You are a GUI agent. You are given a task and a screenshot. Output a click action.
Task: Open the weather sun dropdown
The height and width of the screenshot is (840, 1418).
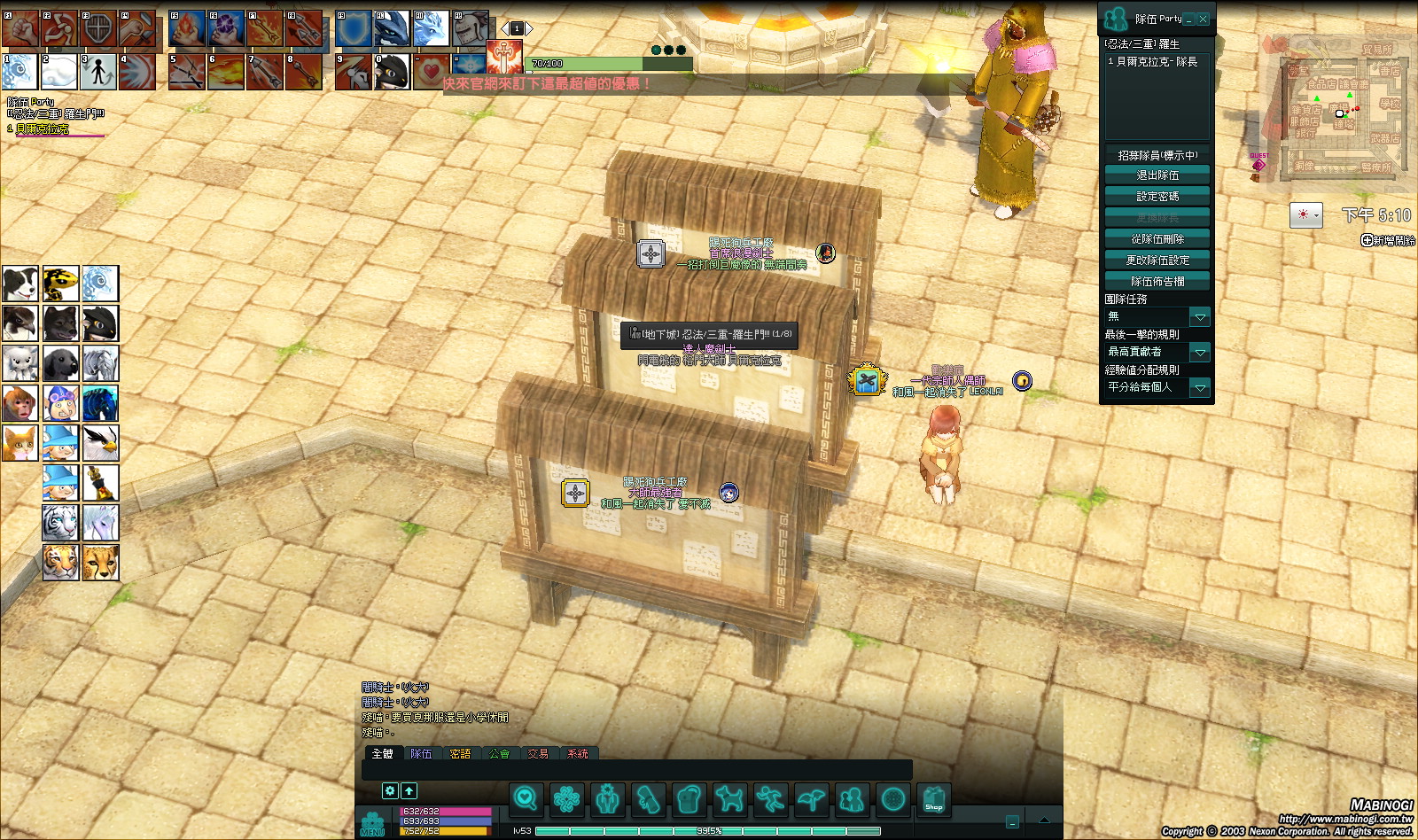pyautogui.click(x=1305, y=215)
